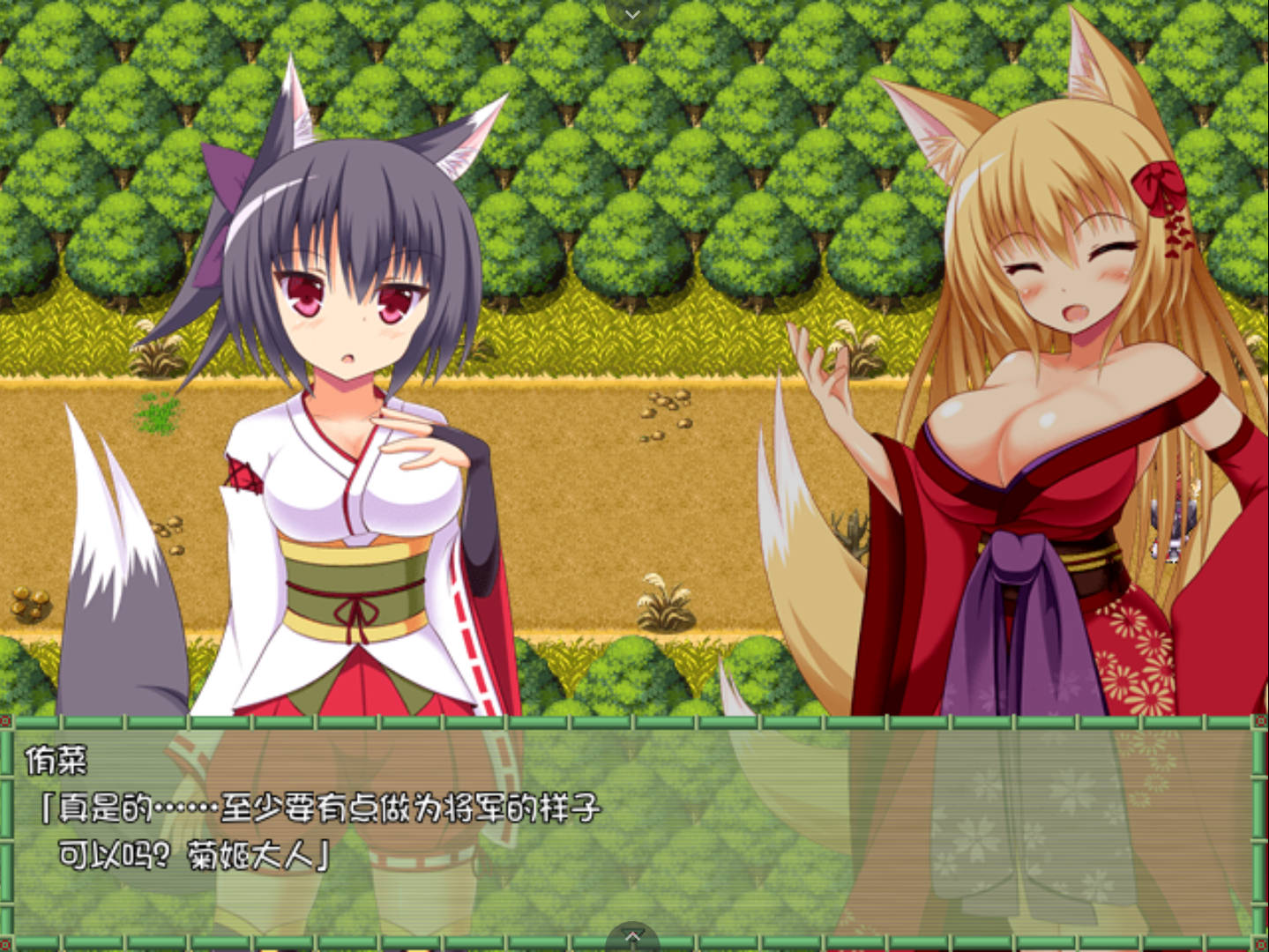1269x952 pixels.
Task: Expand the top overlay down-arrow handle
Action: tap(632, 13)
